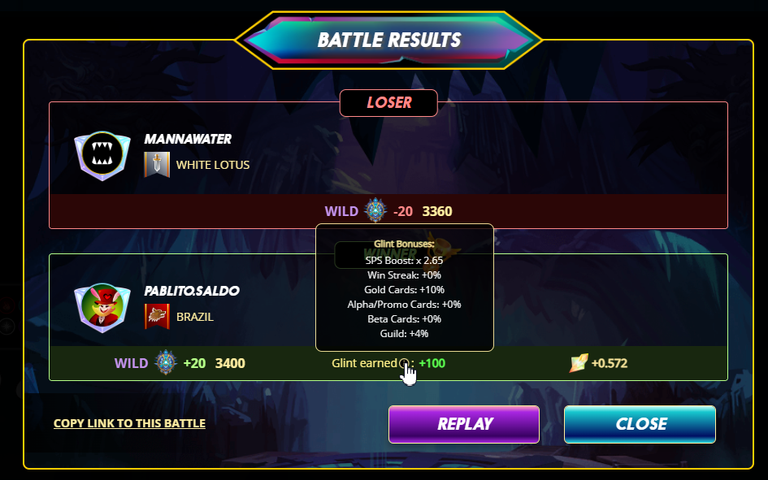Screen dimensions: 768x480
Task: Click the PABLITO.SALDO player name
Action: coord(192,291)
